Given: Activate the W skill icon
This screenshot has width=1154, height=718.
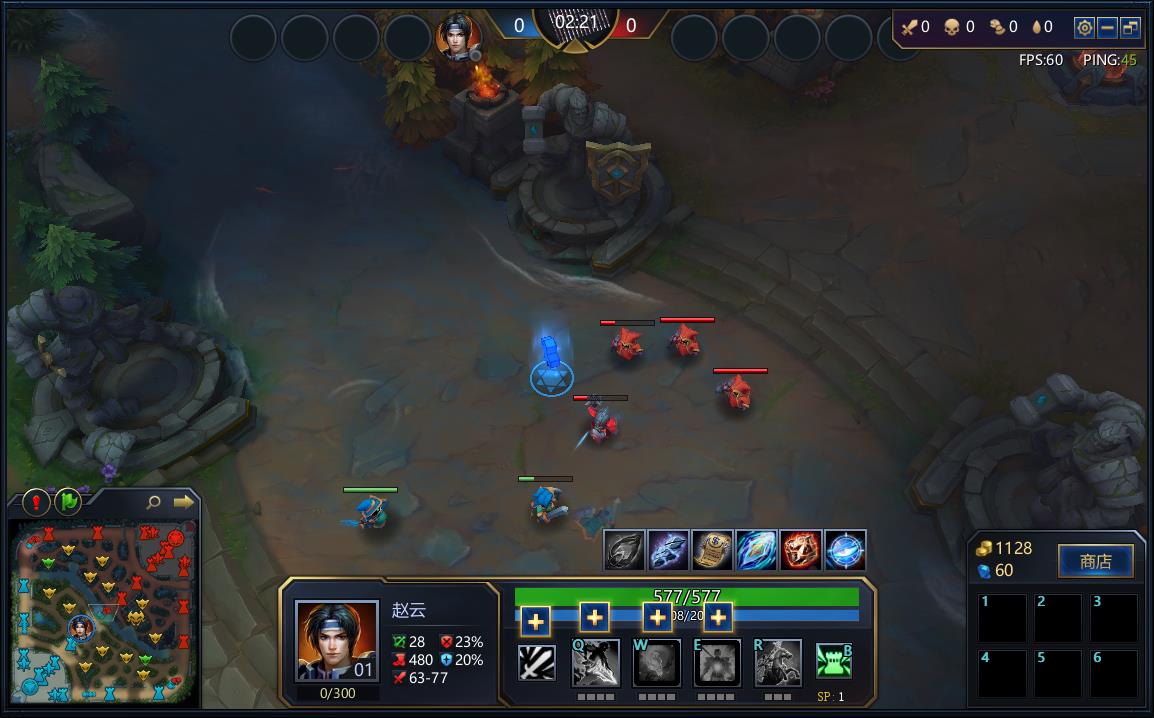Looking at the screenshot, I should tap(656, 662).
